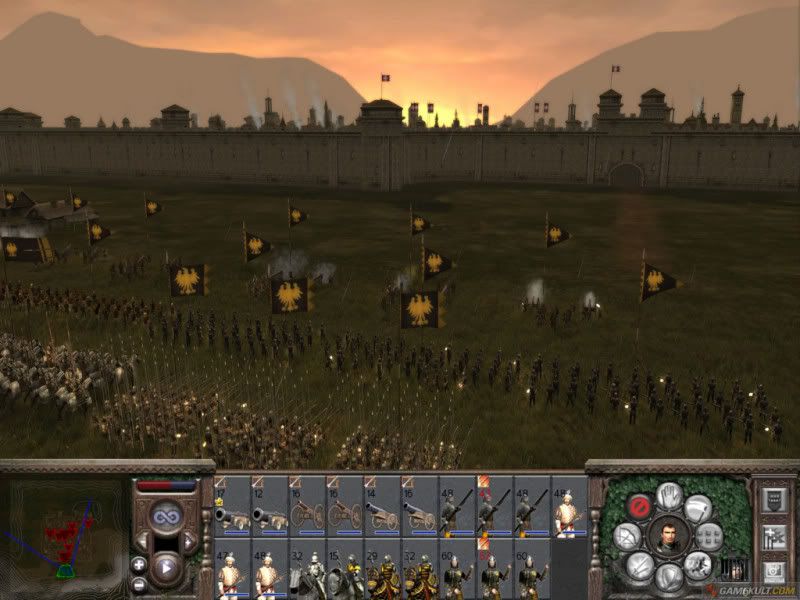Open the unit formation grid button
Image resolution: width=800 pixels, height=600 pixels.
708,536
